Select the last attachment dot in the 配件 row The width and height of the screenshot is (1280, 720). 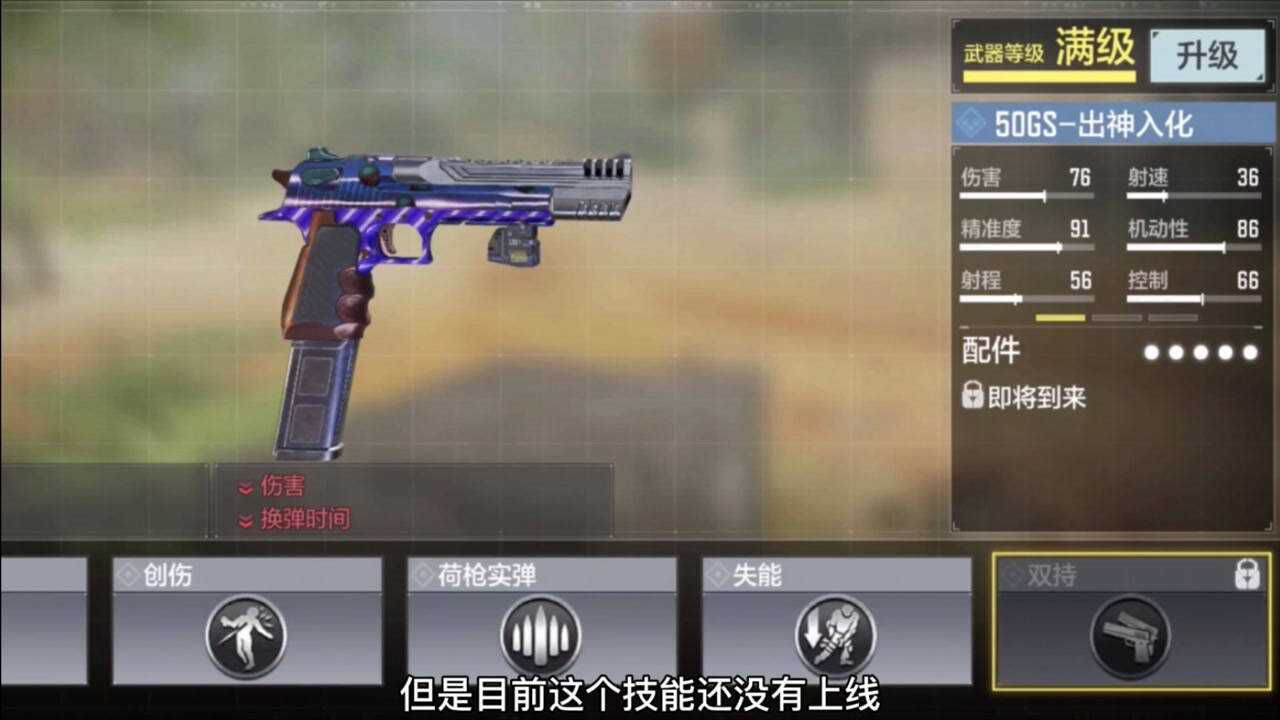[1249, 352]
